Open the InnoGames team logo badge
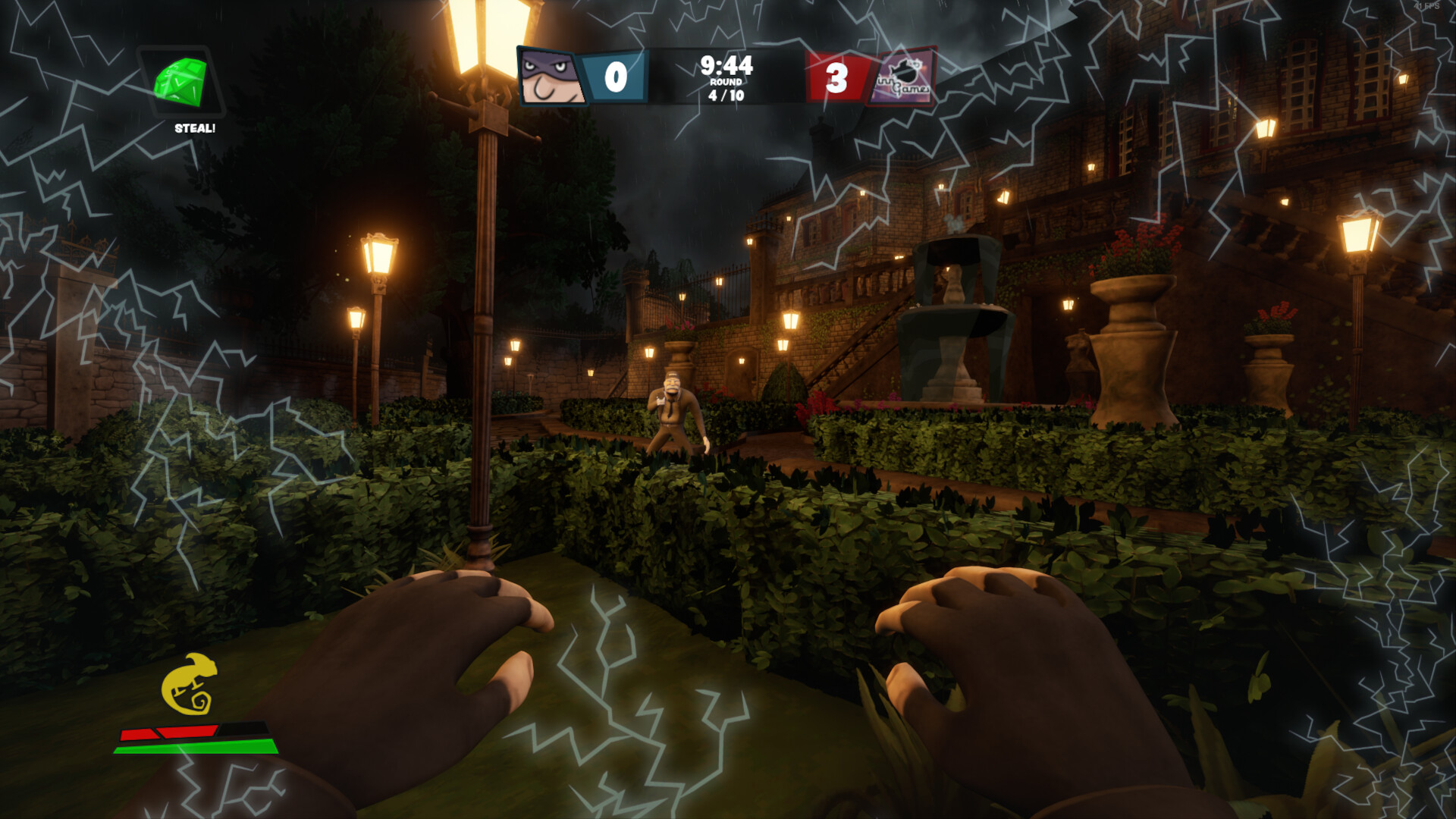The image size is (1456, 819). tap(908, 76)
